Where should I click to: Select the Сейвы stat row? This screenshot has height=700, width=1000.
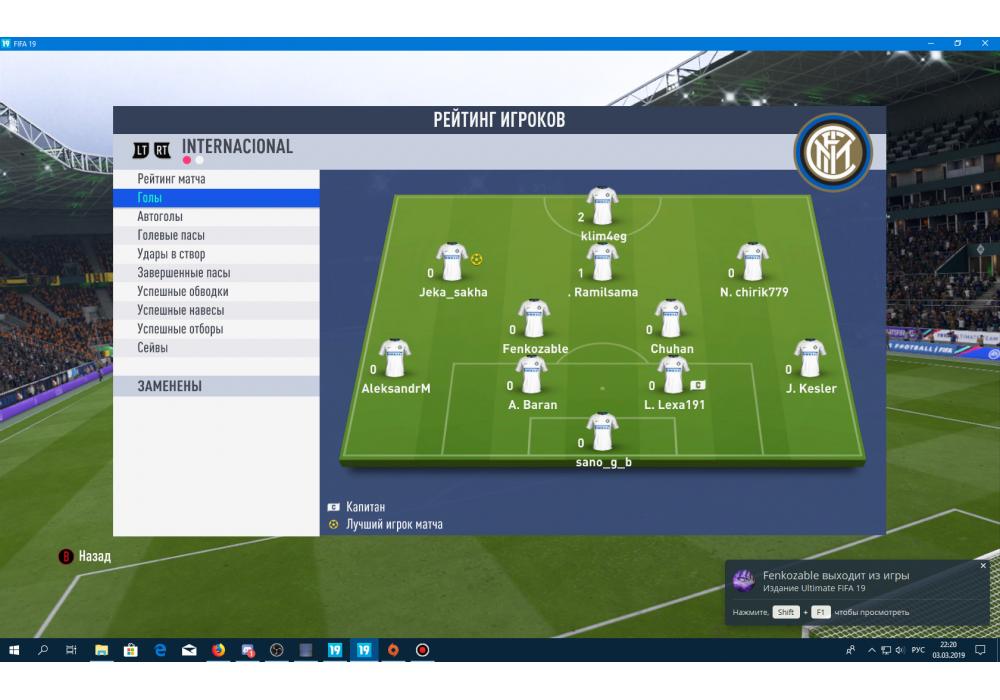coord(153,348)
